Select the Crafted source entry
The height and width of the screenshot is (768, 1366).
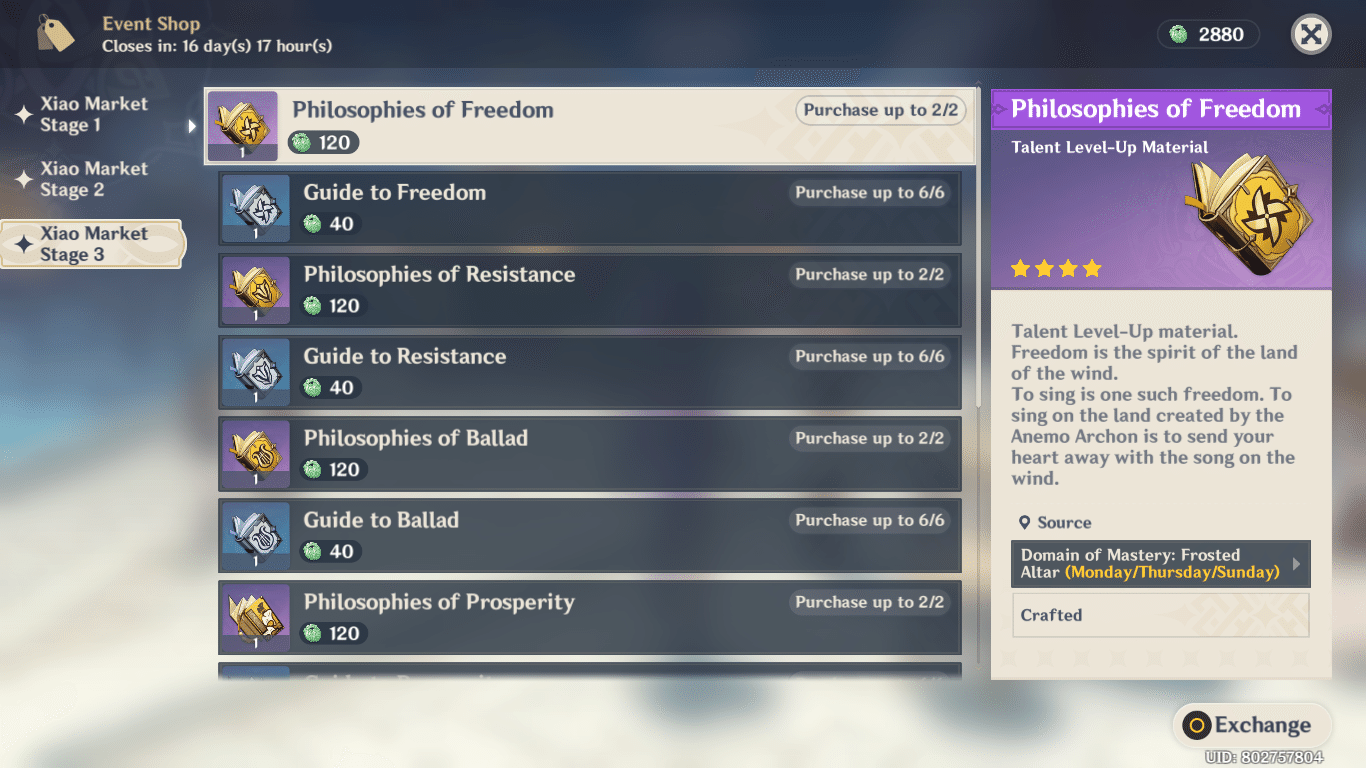(1160, 615)
